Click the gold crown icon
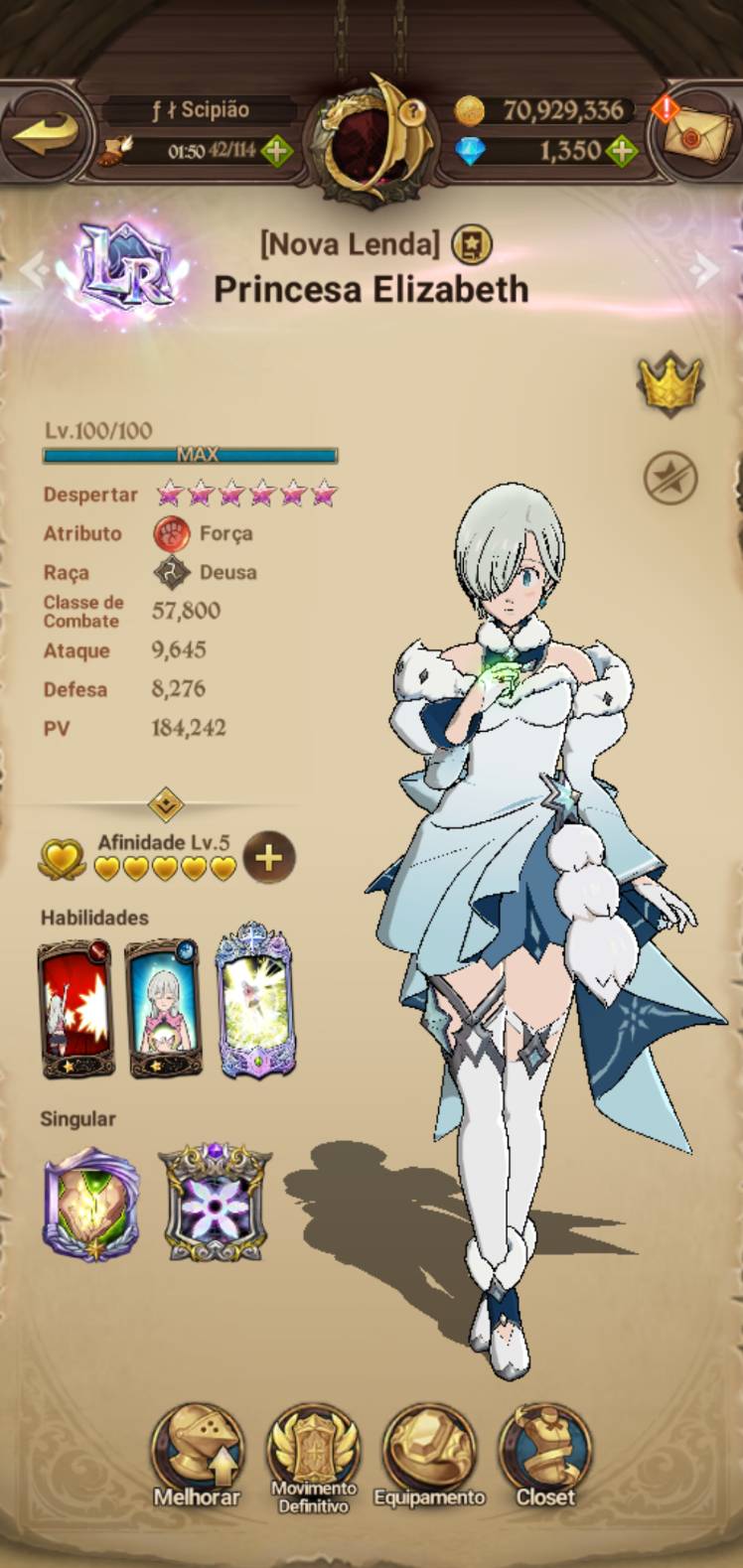 (x=669, y=382)
